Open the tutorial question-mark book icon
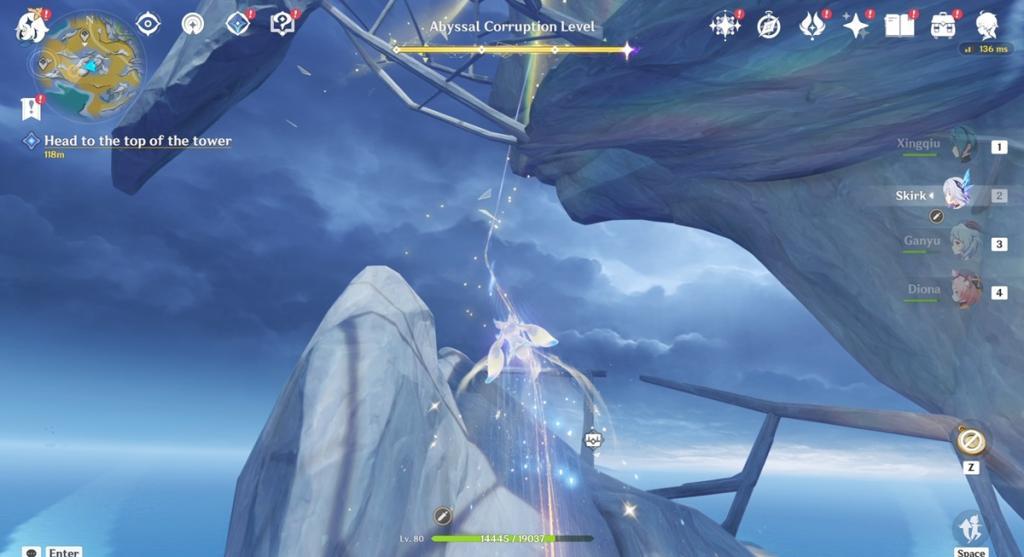 (x=282, y=24)
